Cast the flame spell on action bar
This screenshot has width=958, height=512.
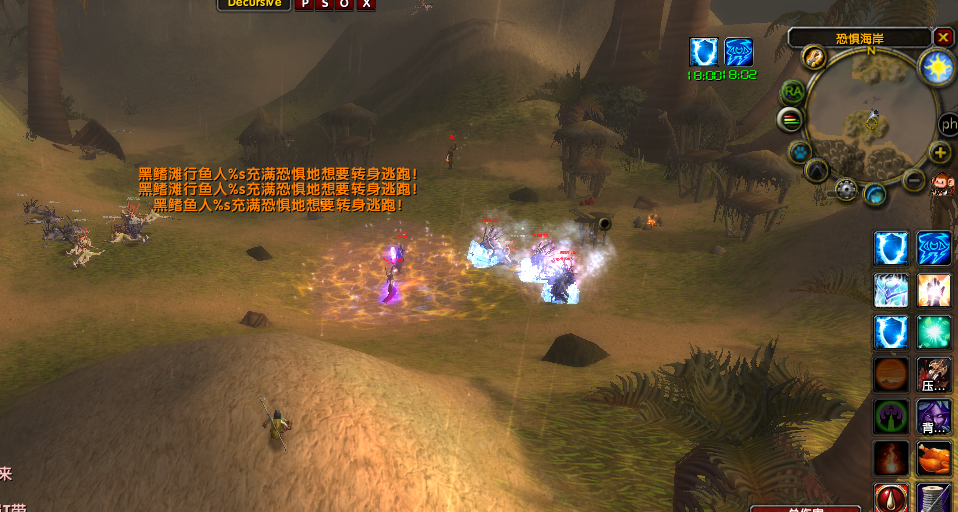pos(891,459)
